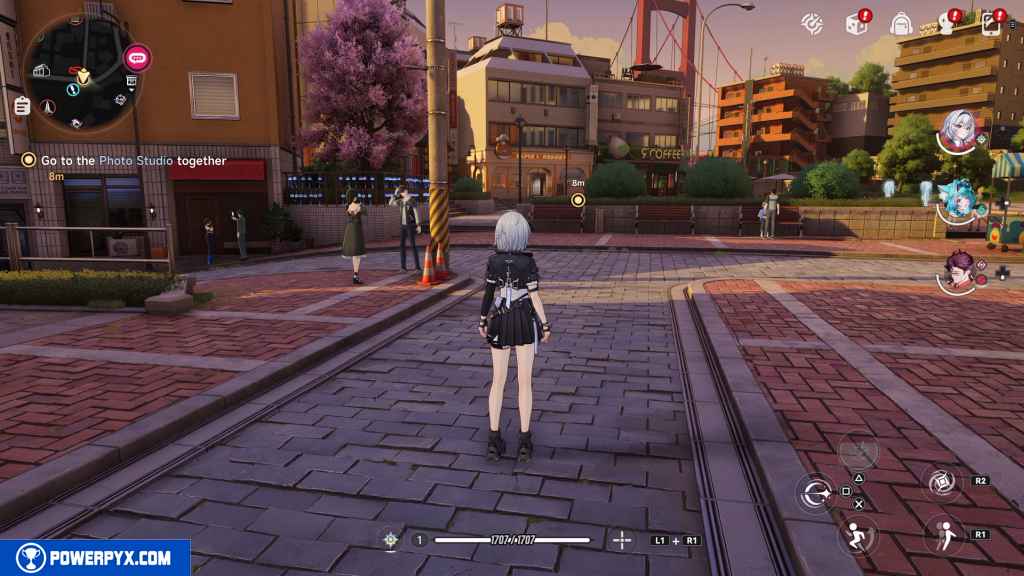Switch to the blue-haired party member
This screenshot has height=576, width=1024.
tap(957, 201)
